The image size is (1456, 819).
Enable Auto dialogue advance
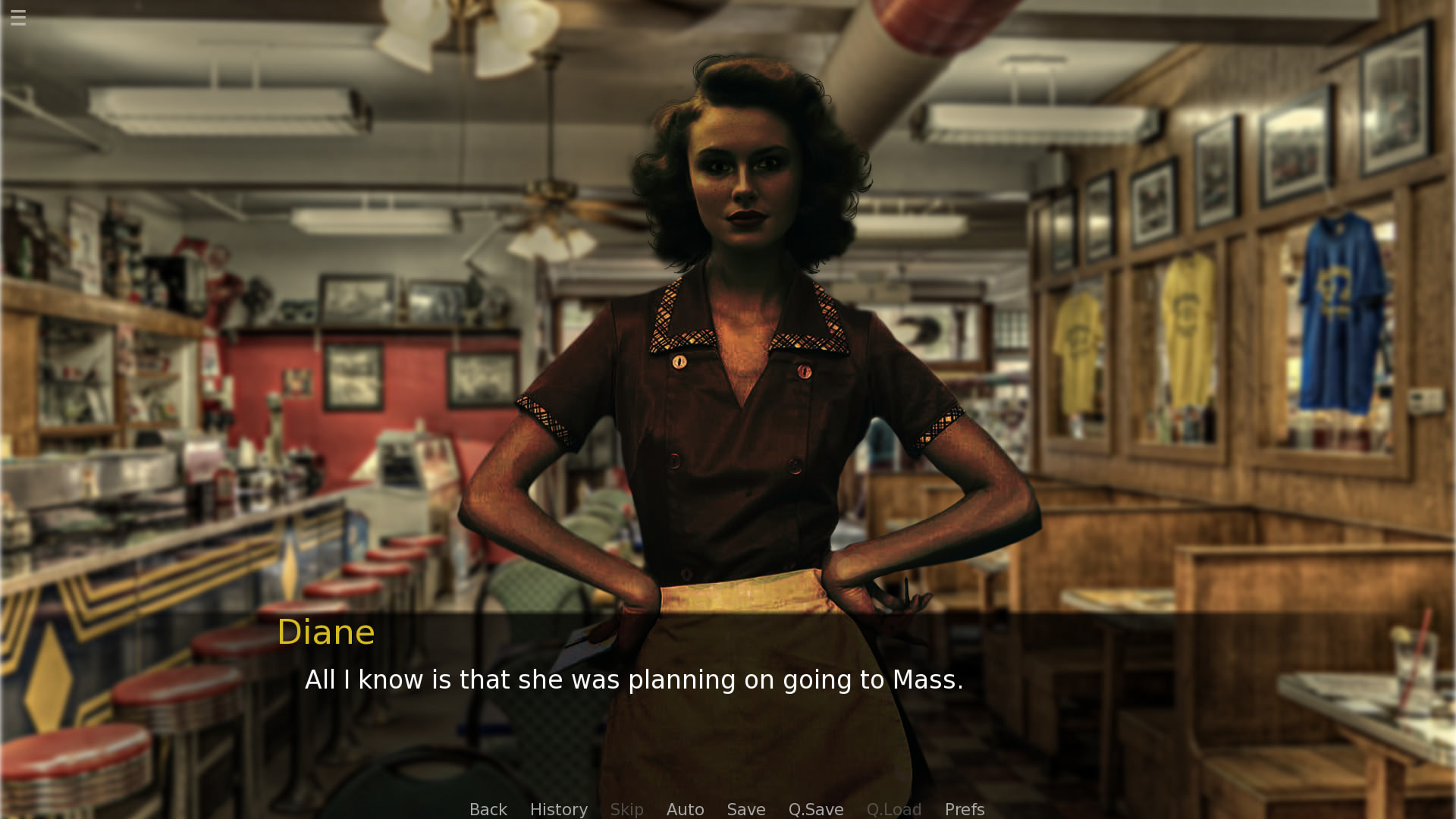[x=685, y=809]
